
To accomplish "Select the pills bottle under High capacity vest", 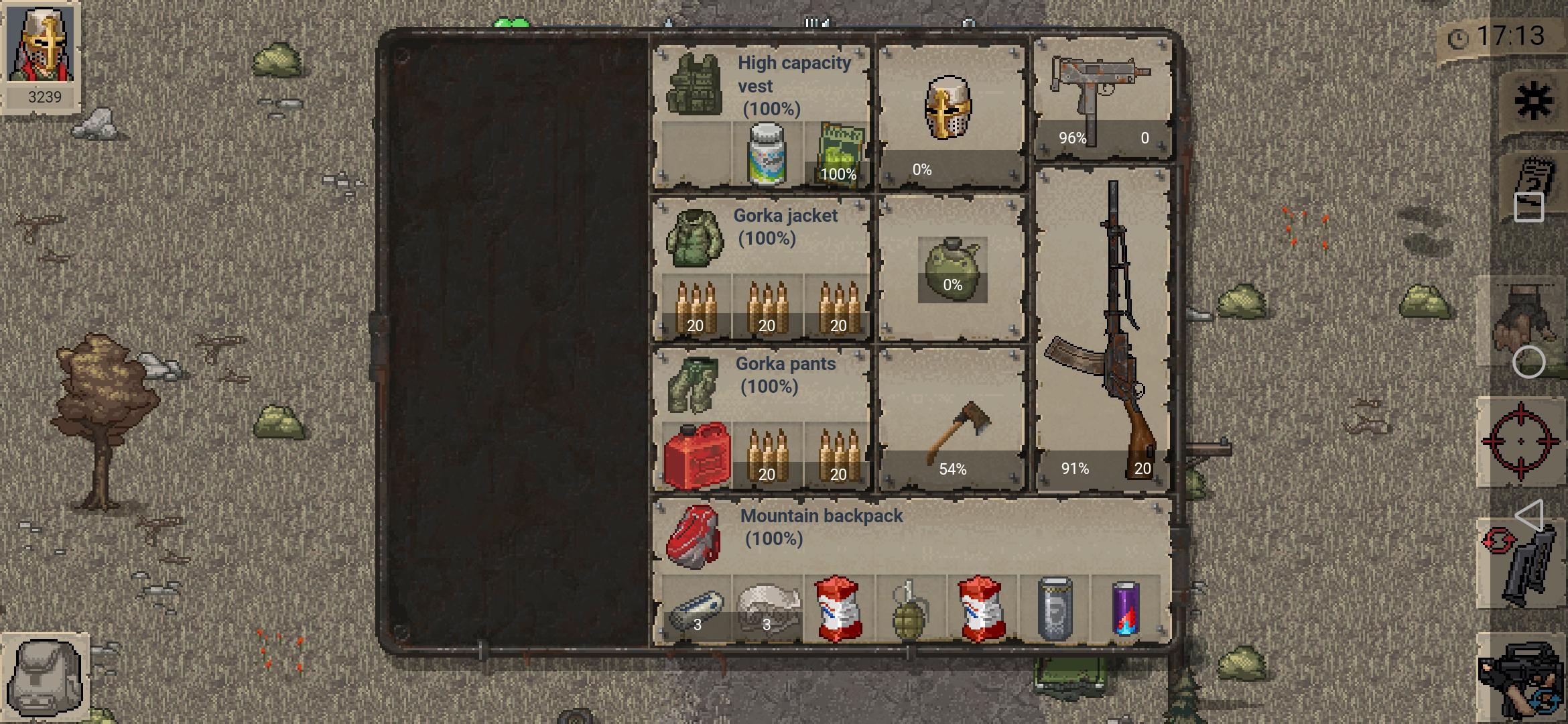I will tap(766, 154).
